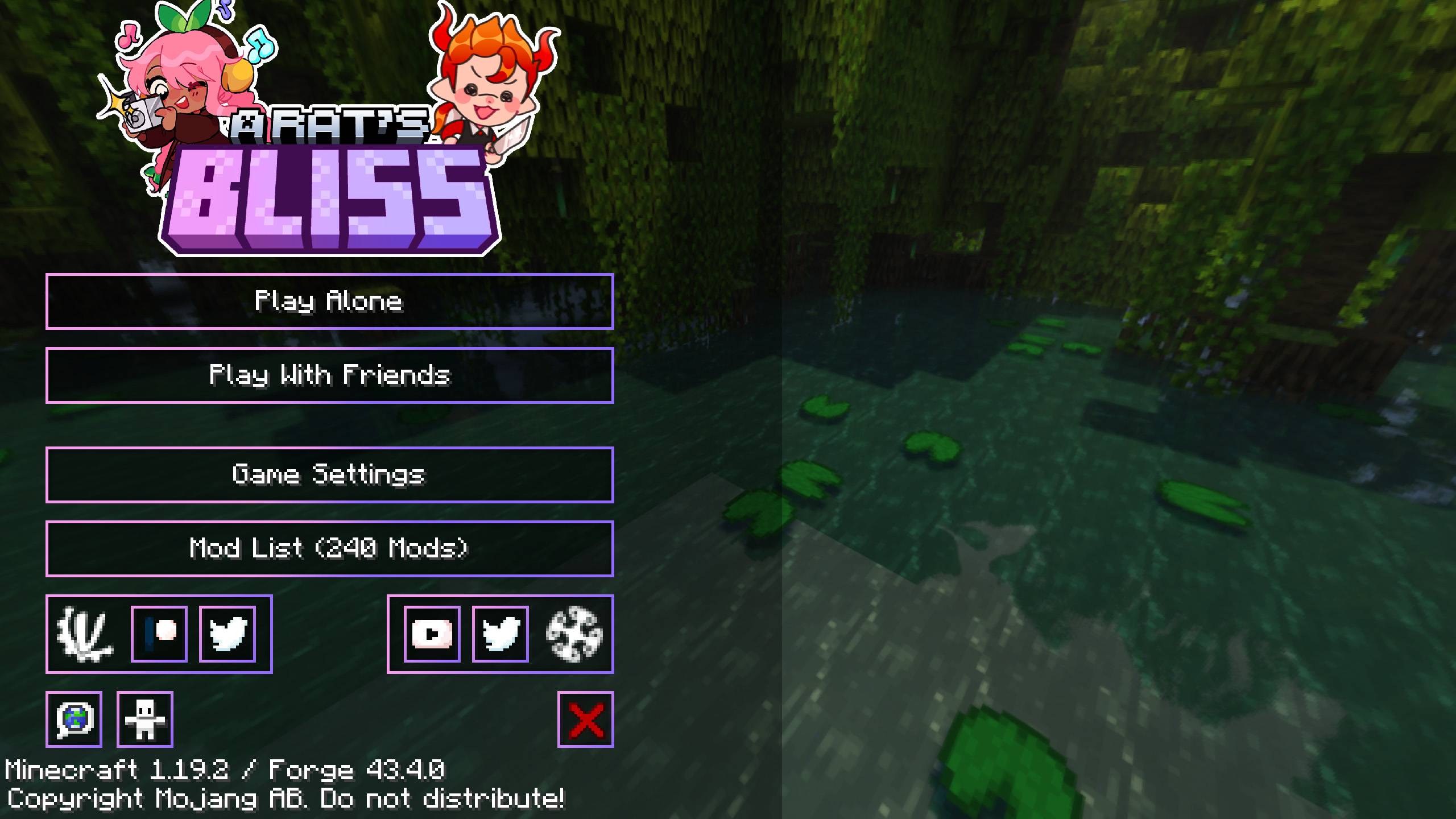Click the Play Alone button
This screenshot has width=1456, height=819.
coord(330,302)
